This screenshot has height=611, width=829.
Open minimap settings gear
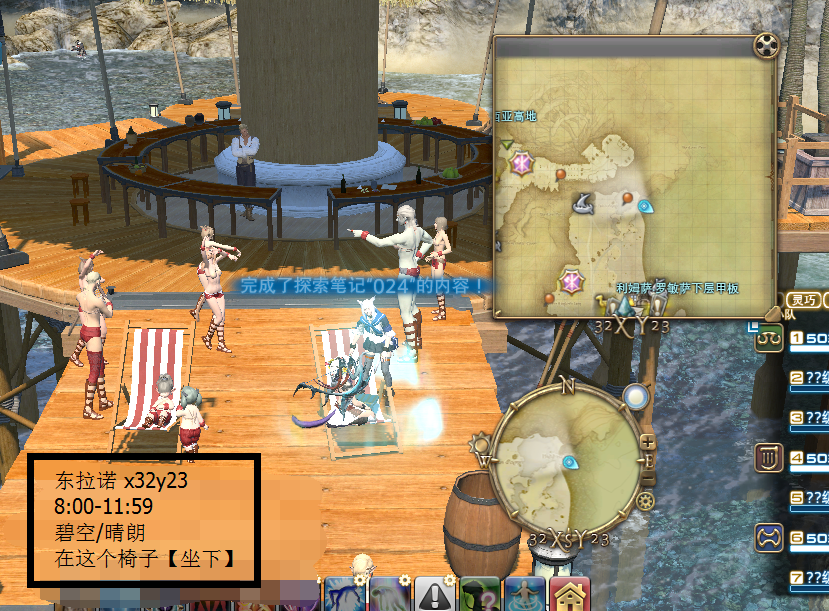[645, 500]
